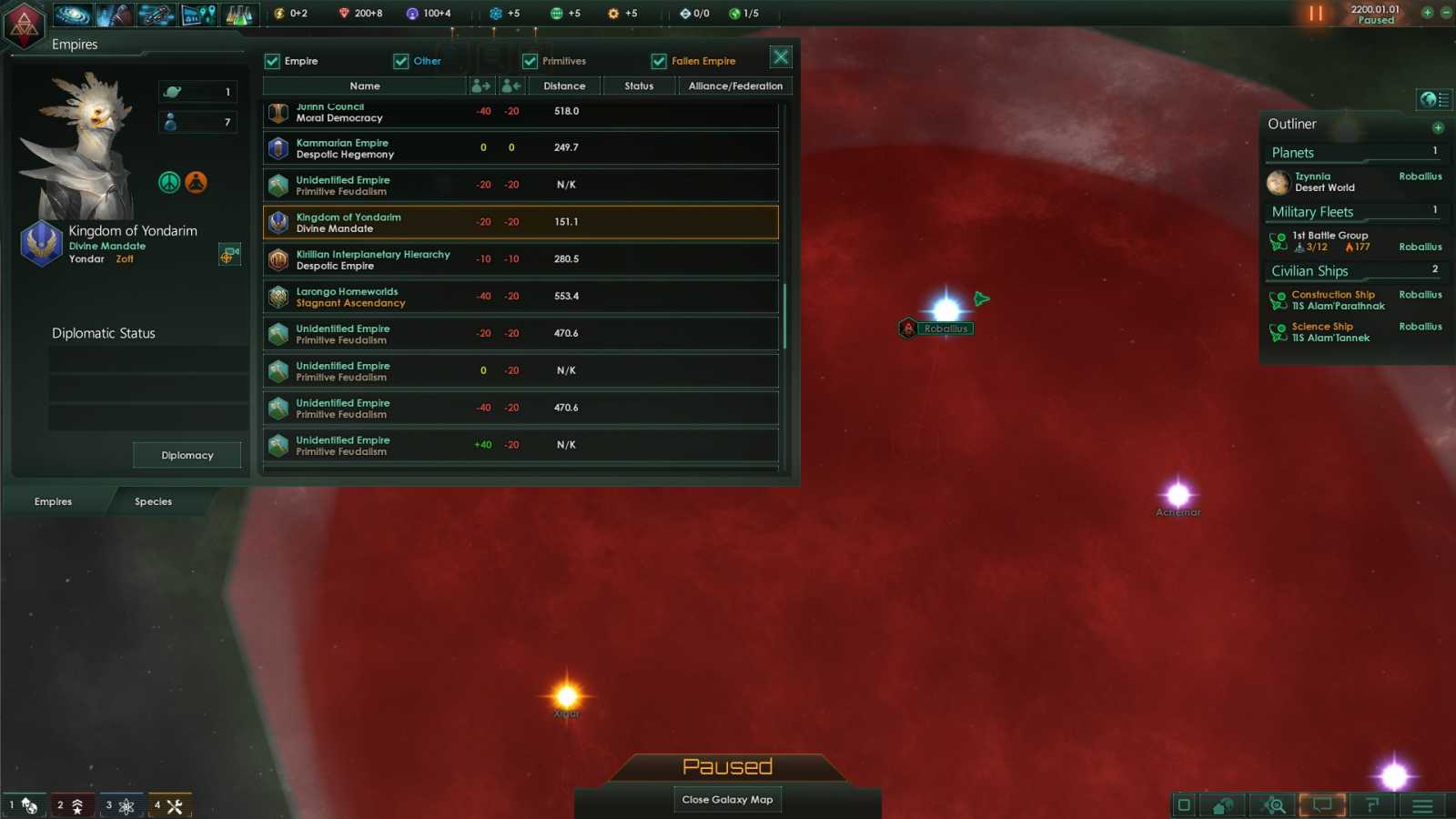
Task: Switch to the Species tab
Action: coord(153,501)
